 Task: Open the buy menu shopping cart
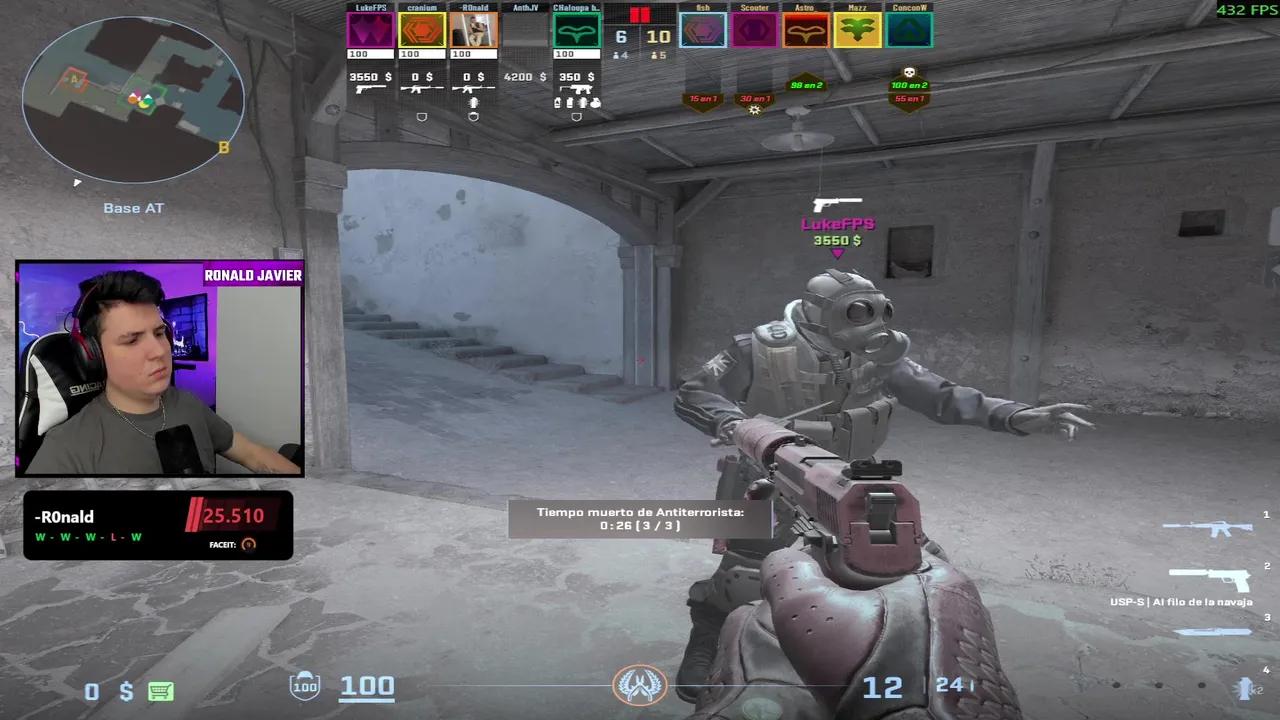tap(160, 691)
